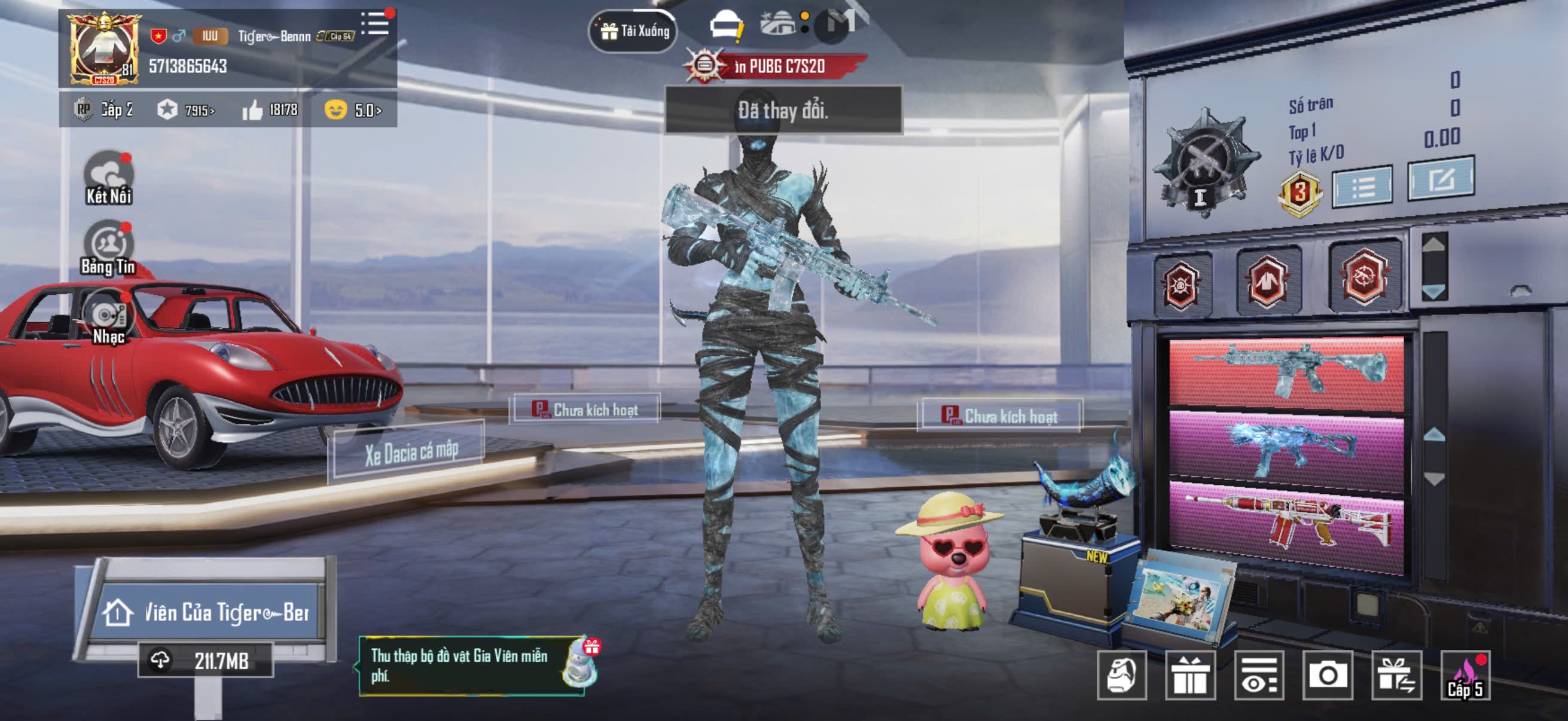Open the stats list detail button
Image resolution: width=1568 pixels, height=721 pixels.
(x=1362, y=186)
